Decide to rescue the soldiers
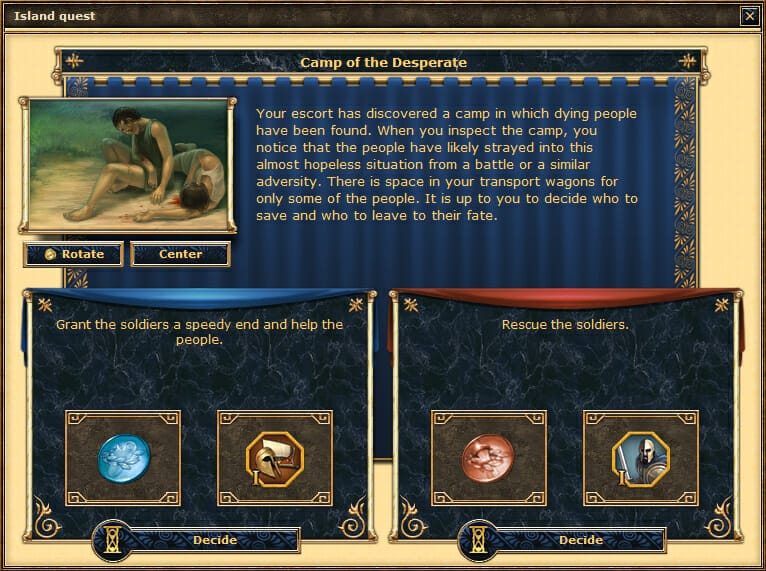Viewport: 766px width, 571px height. click(580, 540)
